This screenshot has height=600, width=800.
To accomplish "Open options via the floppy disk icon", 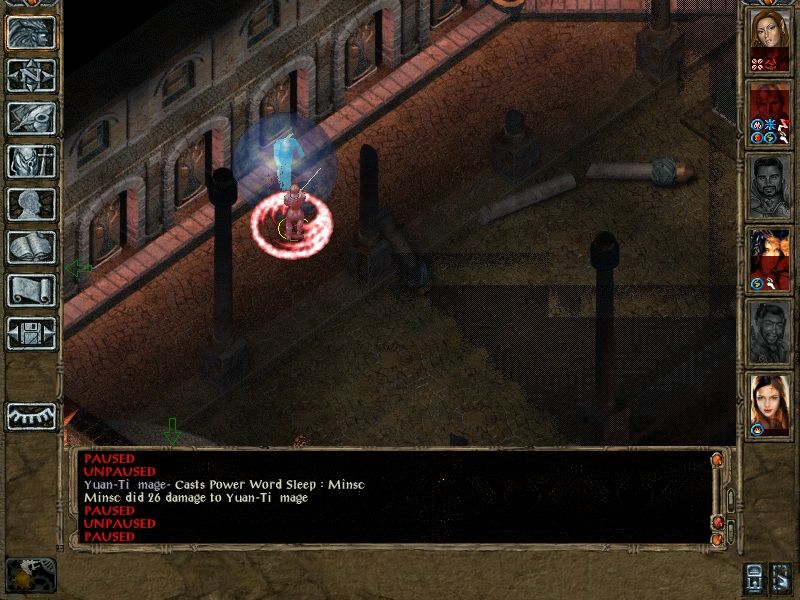I will (x=31, y=333).
